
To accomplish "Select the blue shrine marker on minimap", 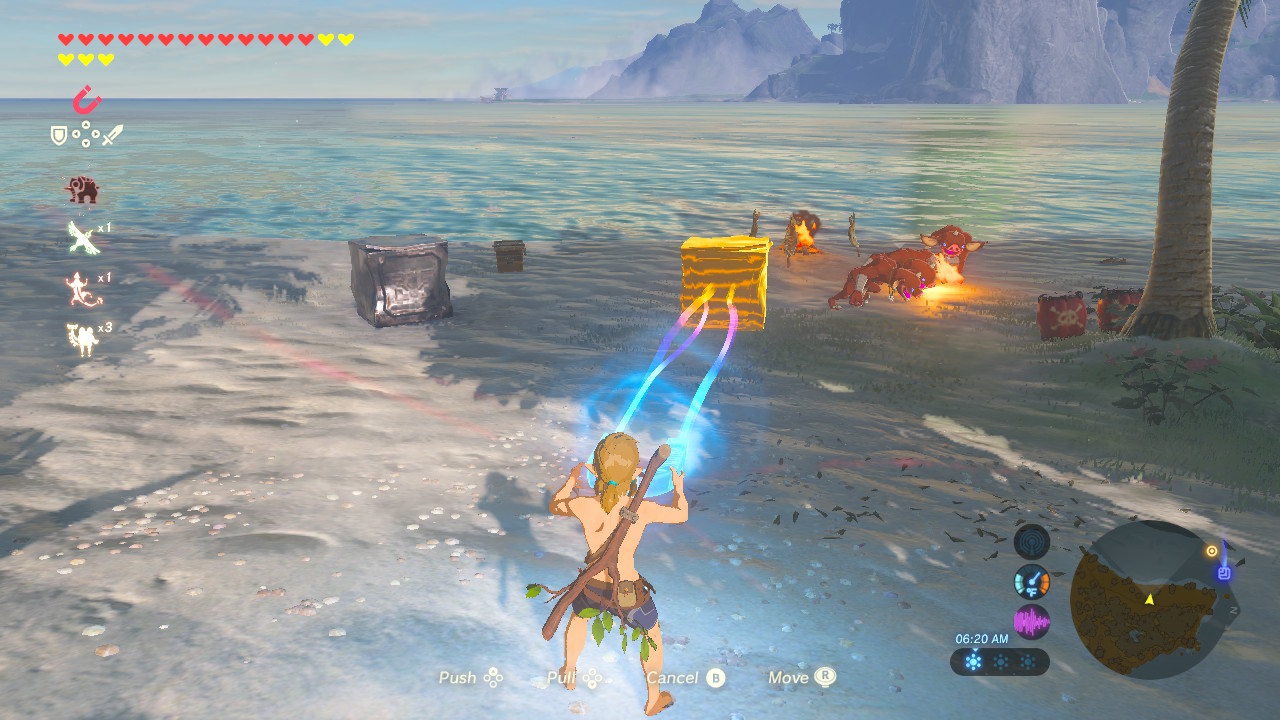I will 1223,573.
